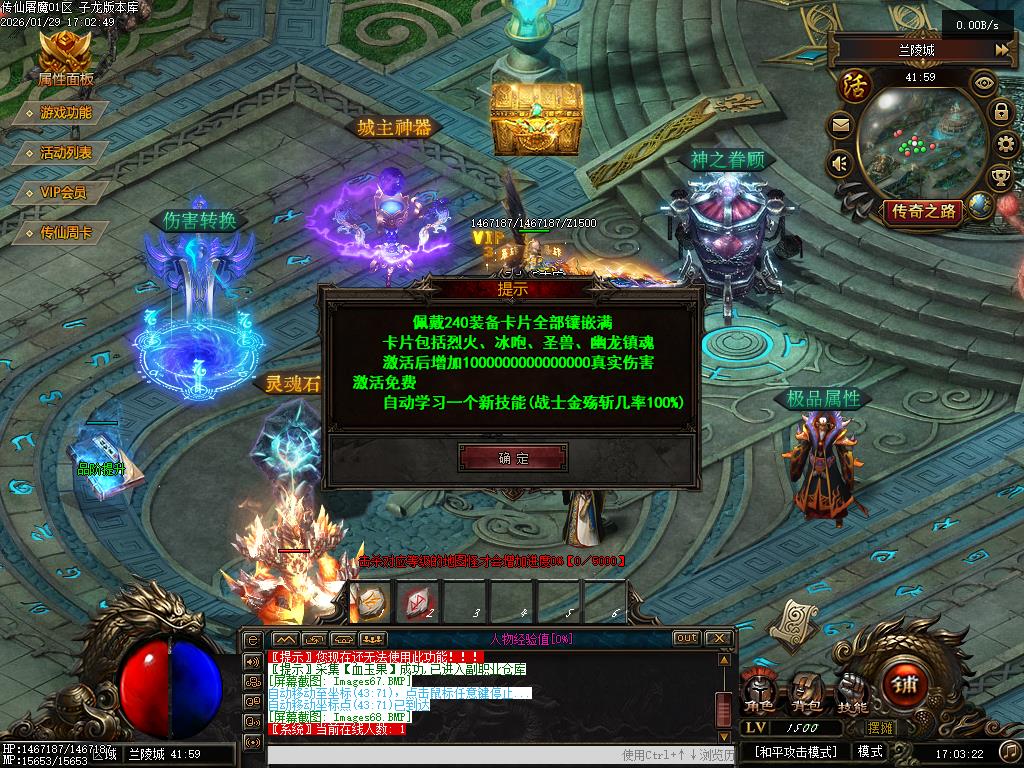
Task: Open the mail envelope icon
Action: [839, 126]
